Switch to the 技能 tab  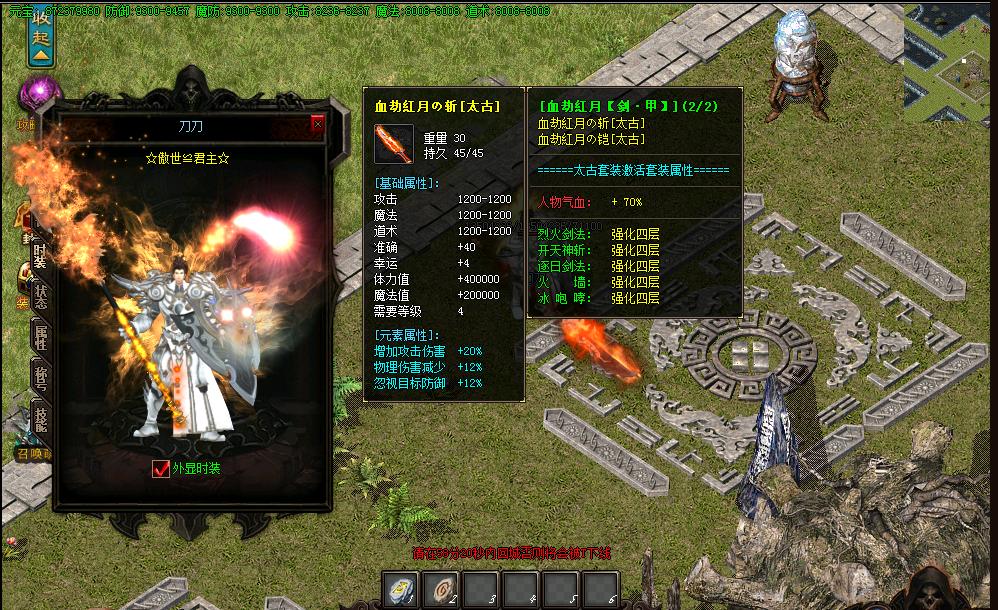[x=40, y=420]
